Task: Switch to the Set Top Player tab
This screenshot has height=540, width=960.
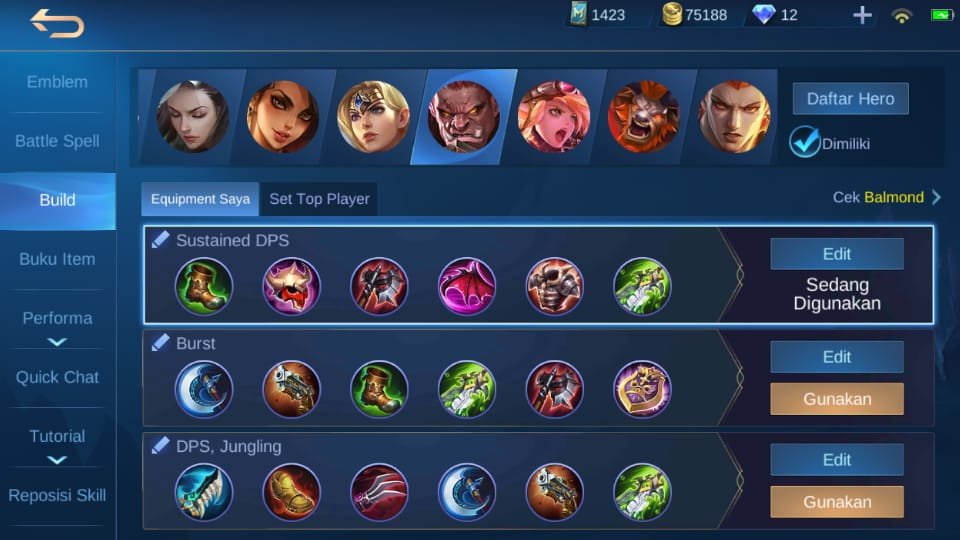Action: point(319,199)
